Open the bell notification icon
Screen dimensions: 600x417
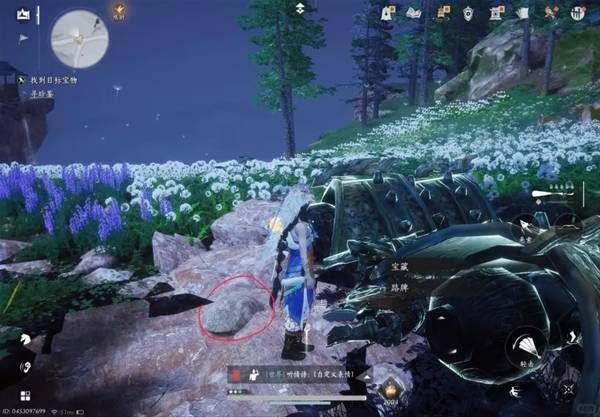point(388,13)
